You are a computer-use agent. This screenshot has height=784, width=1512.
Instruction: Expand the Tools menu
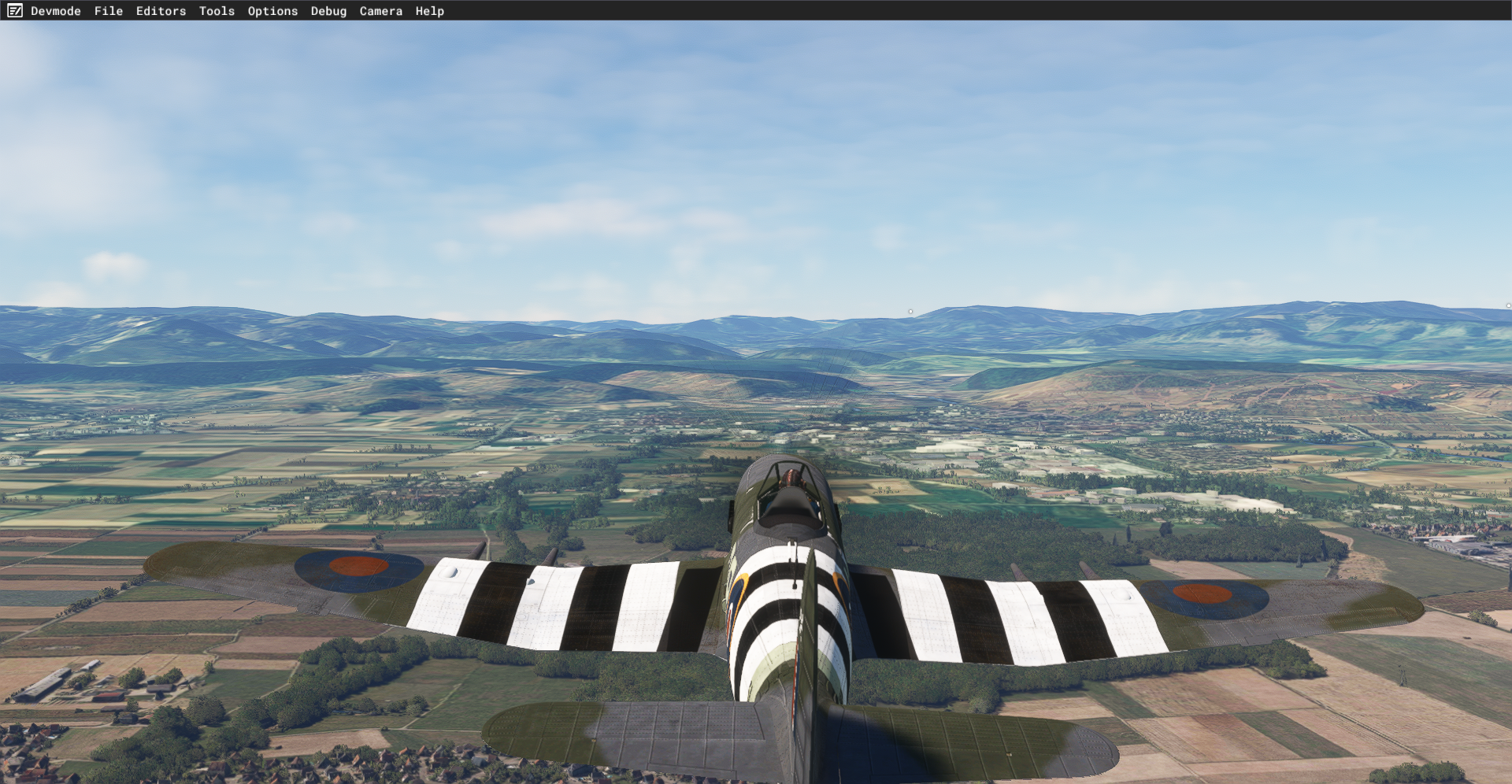[x=217, y=11]
